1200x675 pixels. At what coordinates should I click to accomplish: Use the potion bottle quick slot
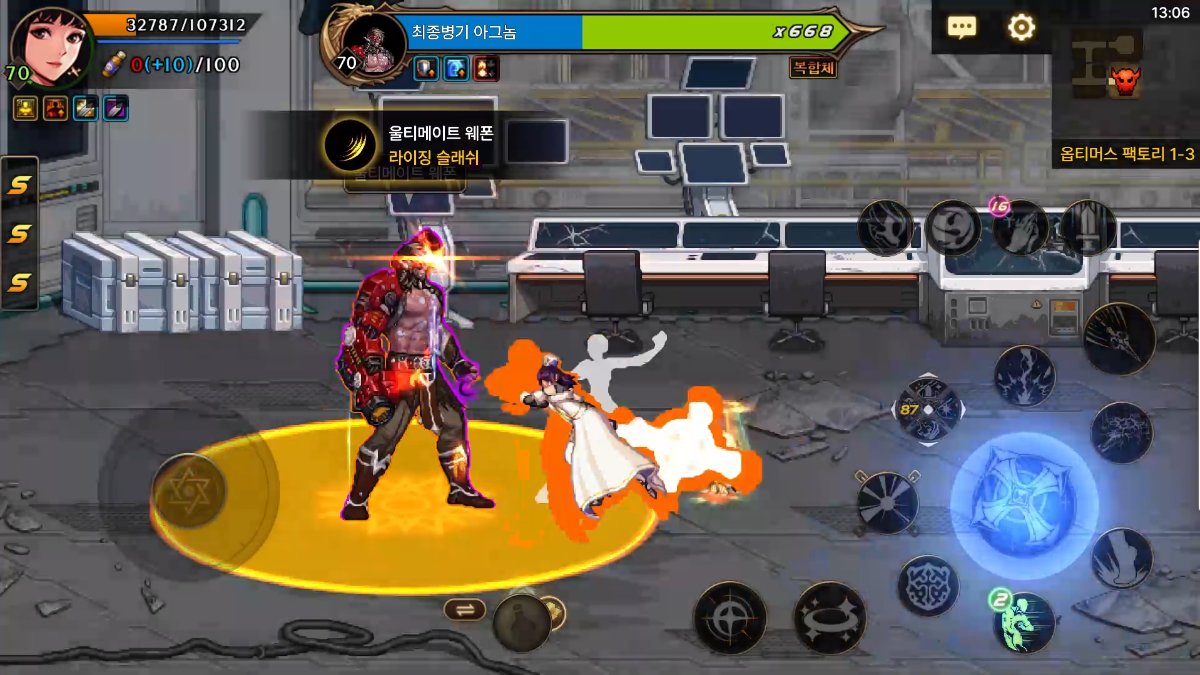point(521,622)
